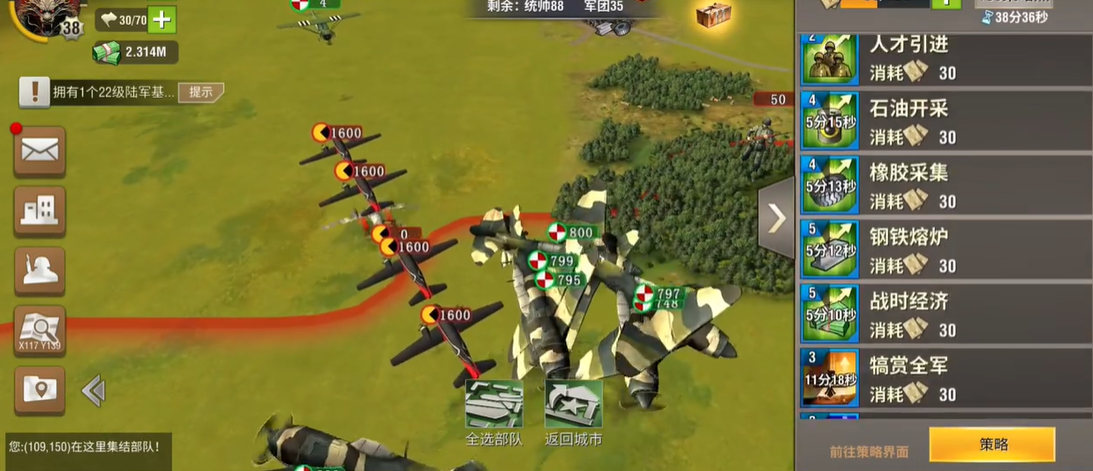Open the yellow 策略 button
Image resolution: width=1093 pixels, height=471 pixels.
click(991, 445)
